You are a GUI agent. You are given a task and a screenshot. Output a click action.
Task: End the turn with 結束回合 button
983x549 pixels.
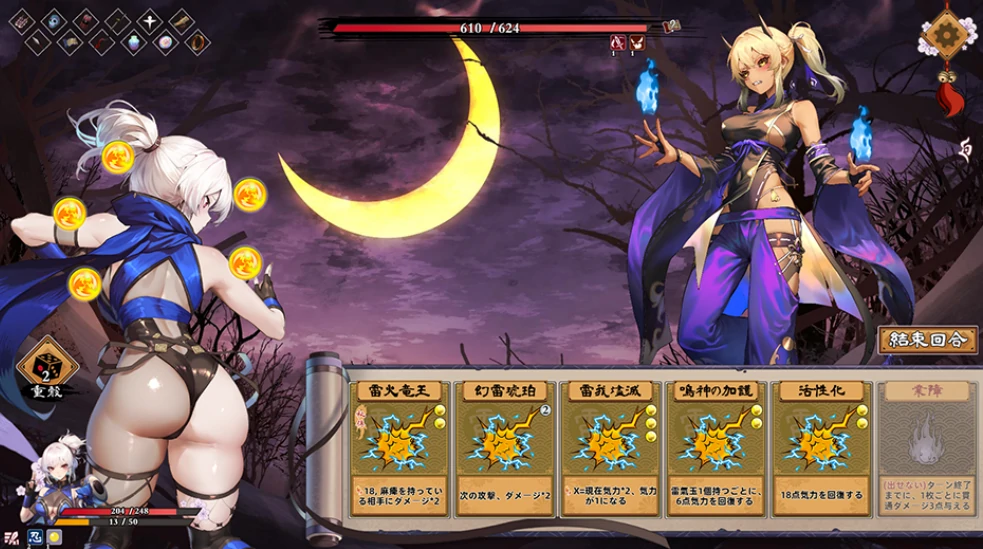(x=927, y=340)
